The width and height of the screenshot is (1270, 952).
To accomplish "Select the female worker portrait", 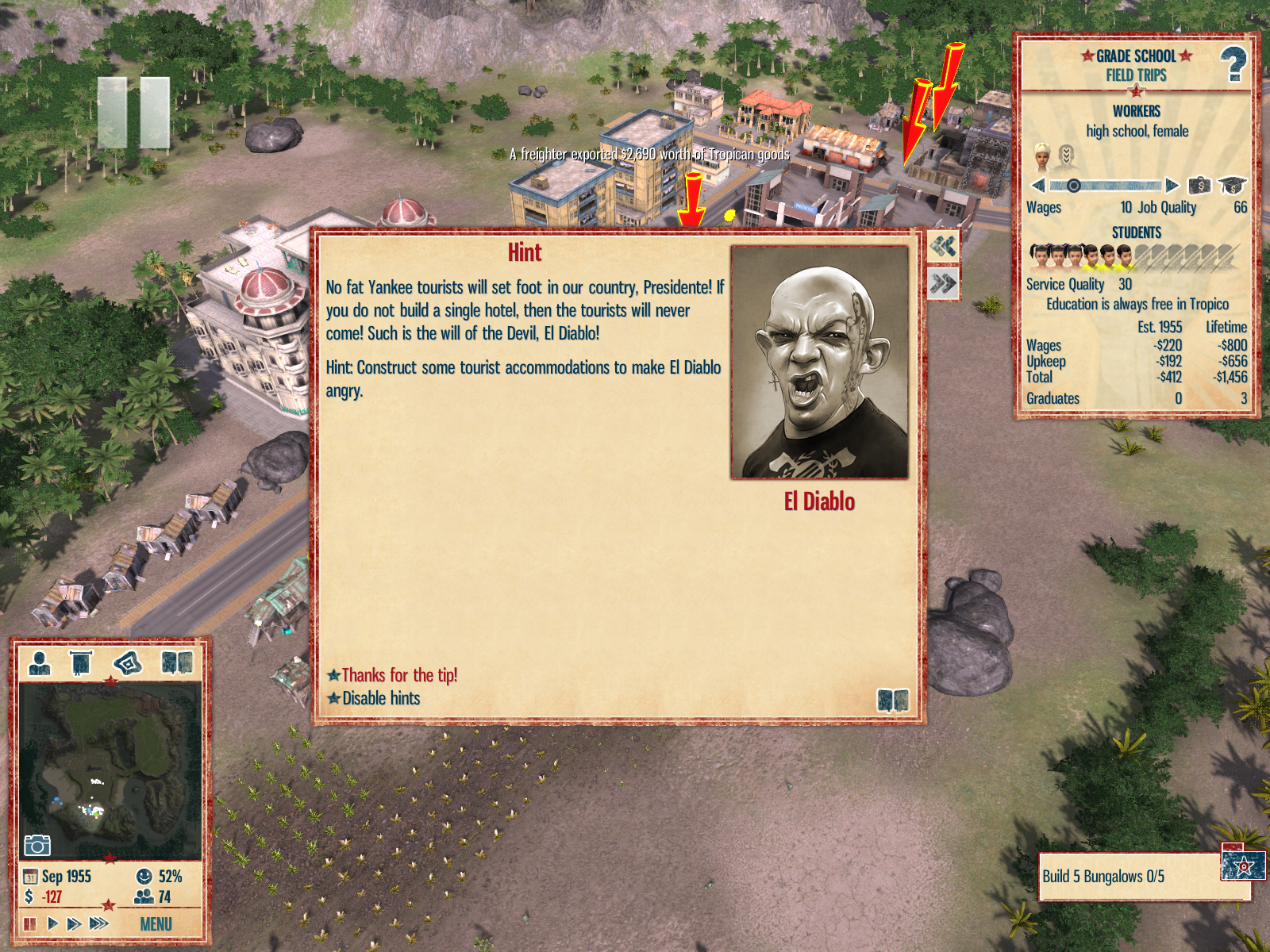I will pyautogui.click(x=1042, y=156).
